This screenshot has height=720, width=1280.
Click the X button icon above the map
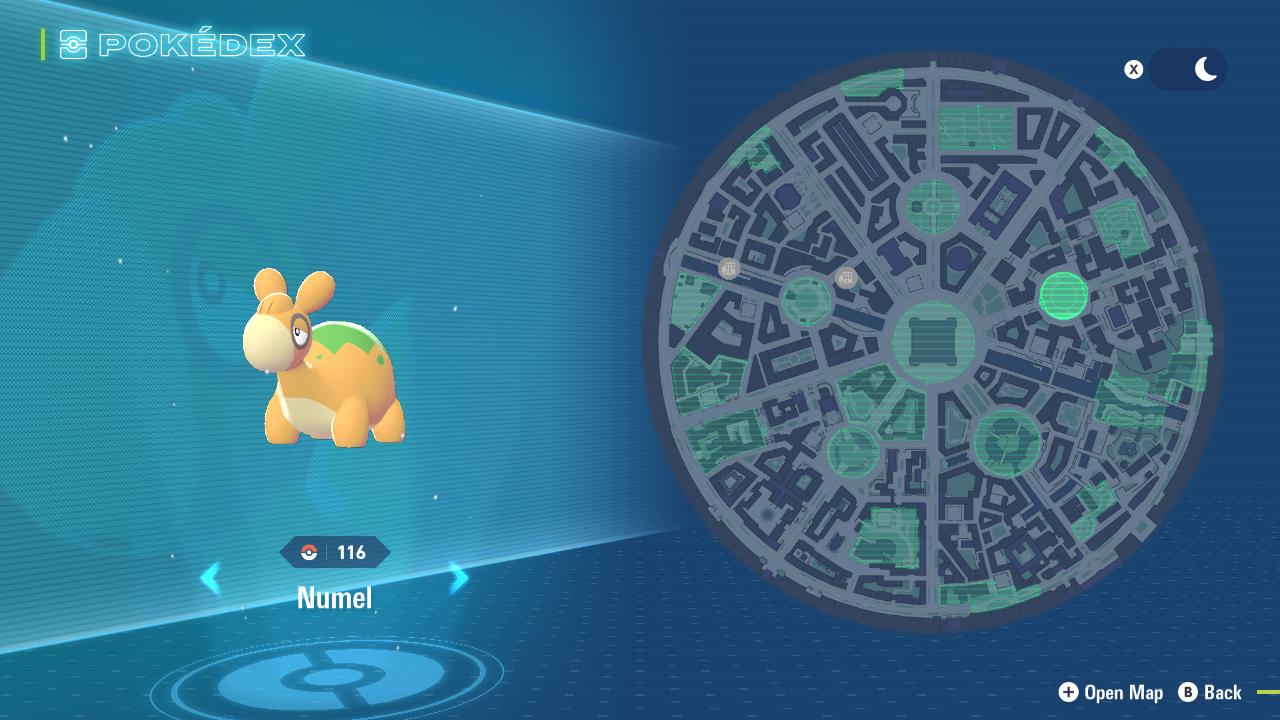coord(1133,69)
